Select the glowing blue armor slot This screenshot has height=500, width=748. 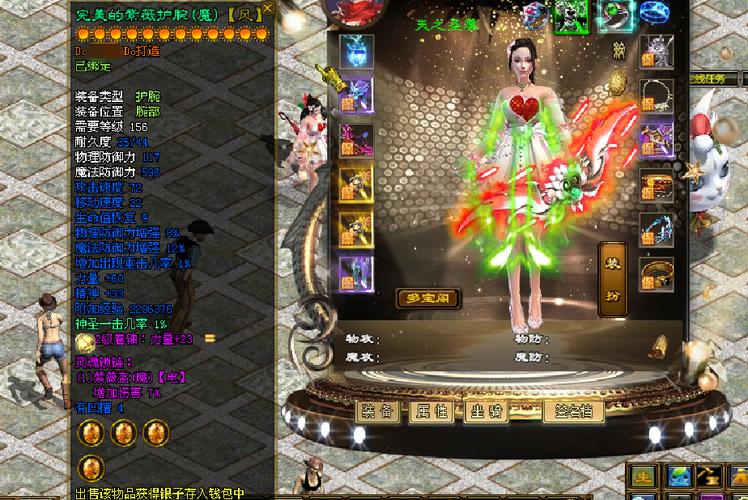click(356, 51)
